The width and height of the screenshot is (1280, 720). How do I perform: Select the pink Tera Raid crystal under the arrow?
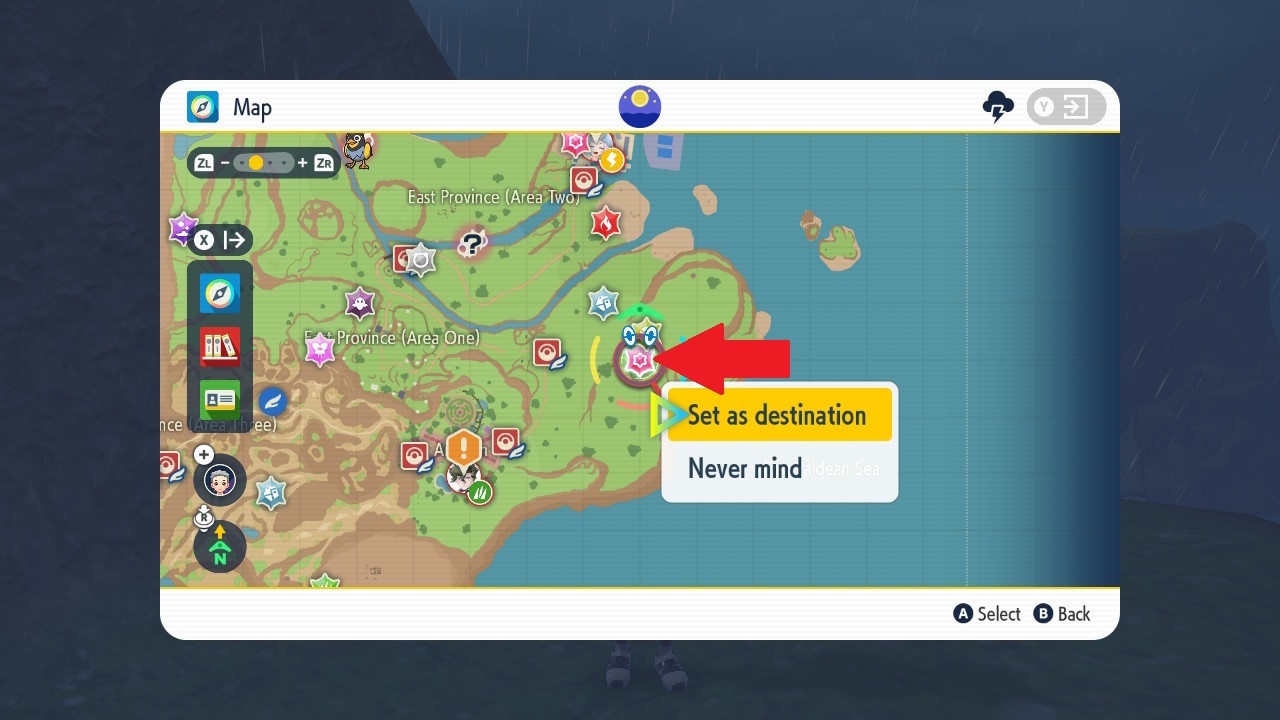[640, 360]
